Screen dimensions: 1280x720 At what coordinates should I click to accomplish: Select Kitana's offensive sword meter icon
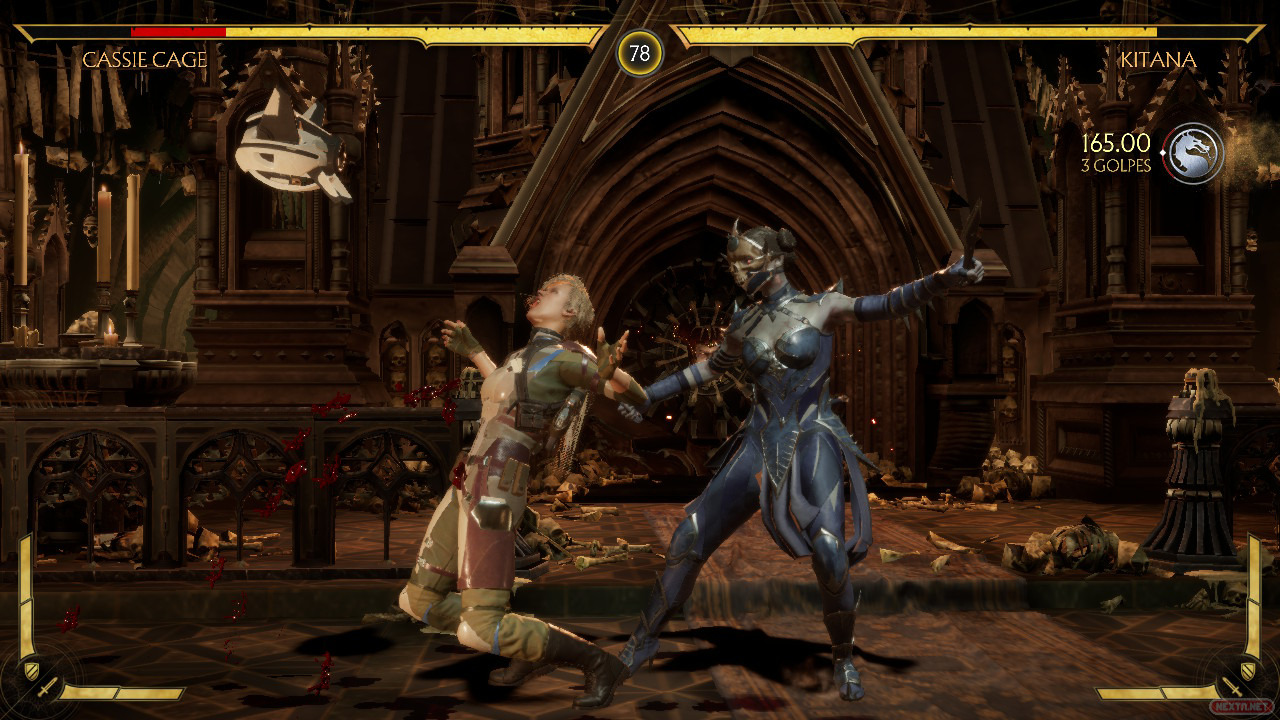pyautogui.click(x=1234, y=689)
